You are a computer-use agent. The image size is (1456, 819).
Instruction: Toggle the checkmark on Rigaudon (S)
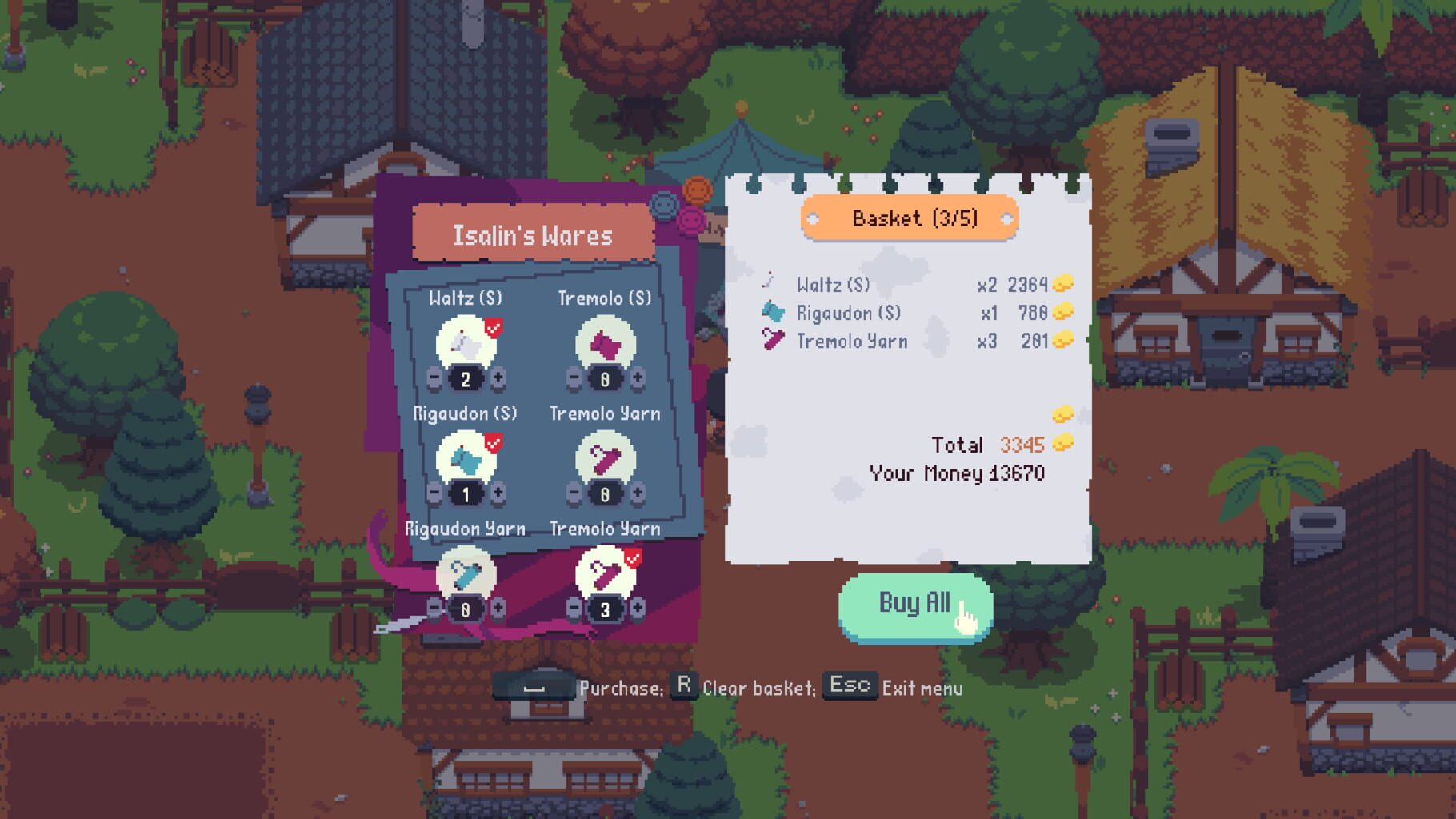pos(494,441)
